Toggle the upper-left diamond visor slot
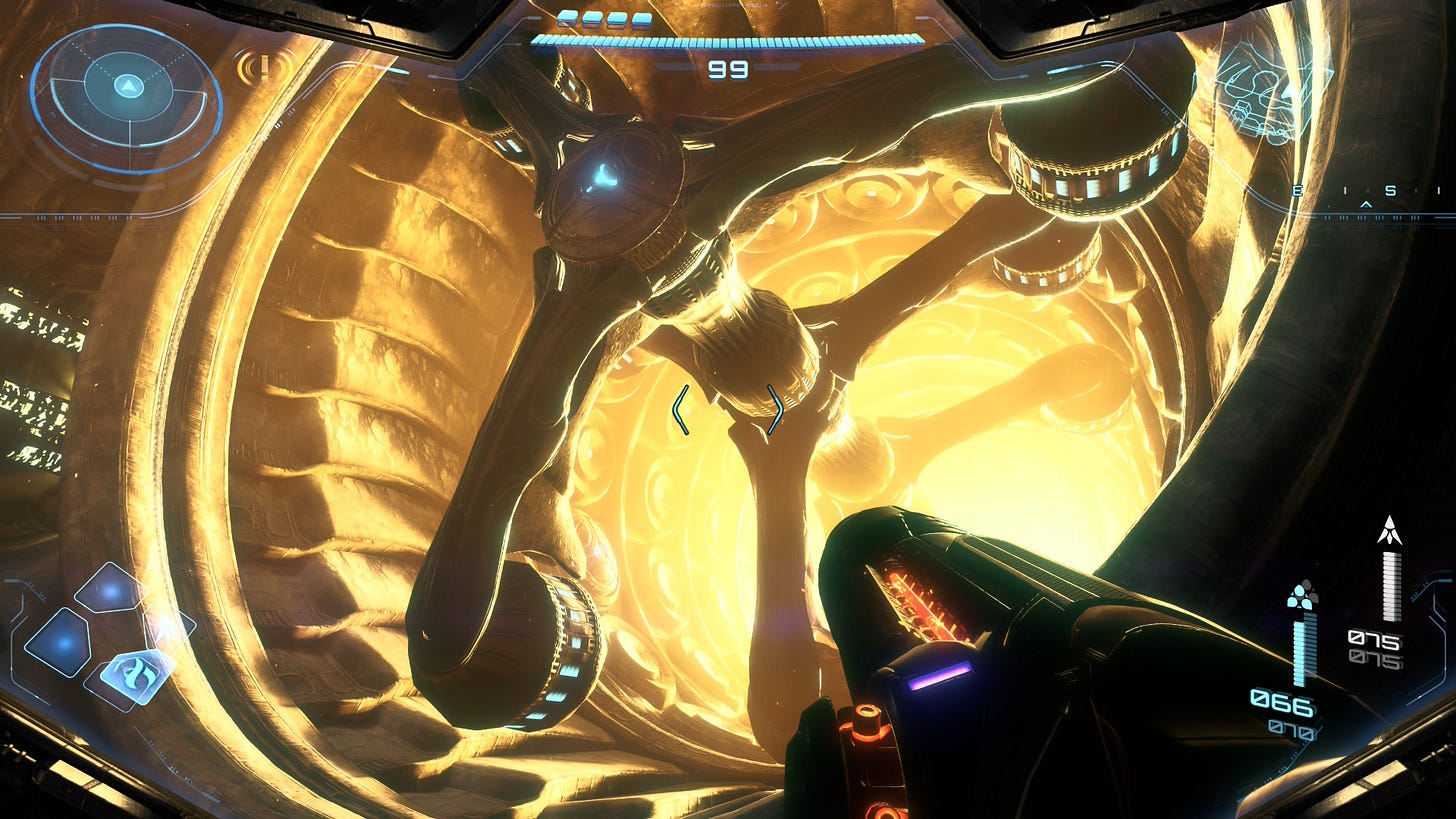The image size is (1456, 819). (x=108, y=587)
